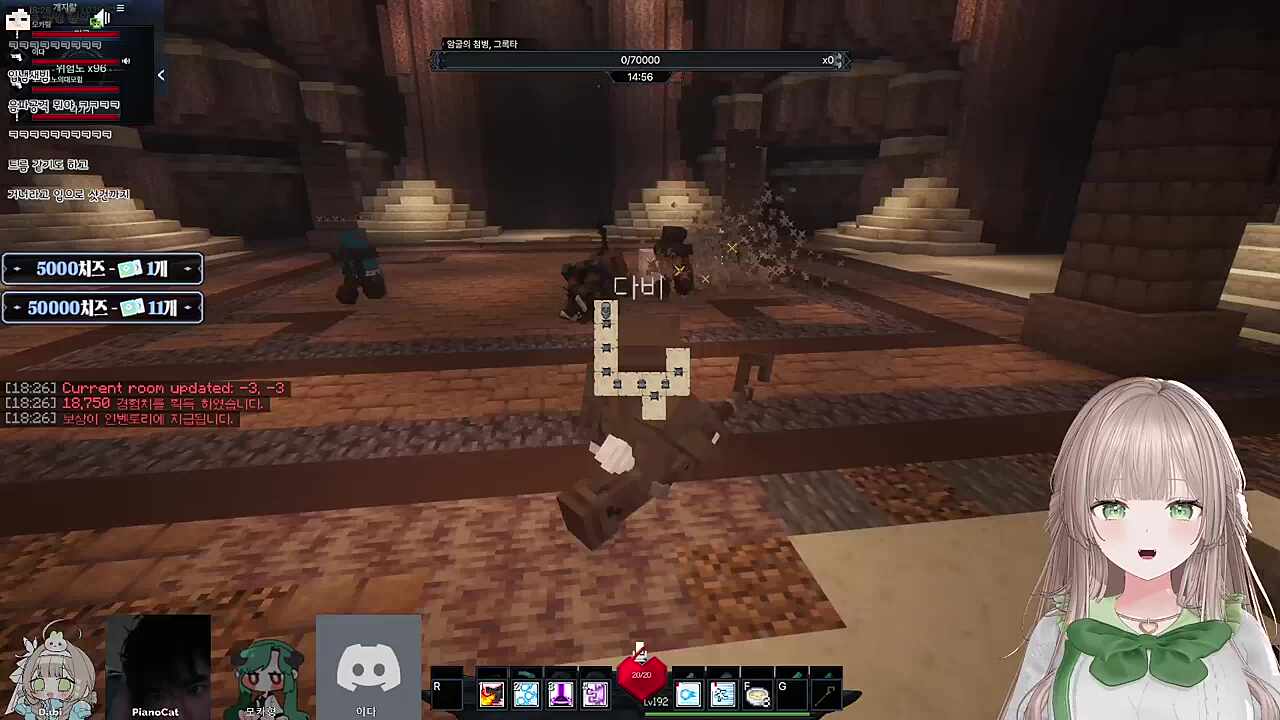Select the blue comet scroll slot
1280x720 pixels.
(x=688, y=694)
